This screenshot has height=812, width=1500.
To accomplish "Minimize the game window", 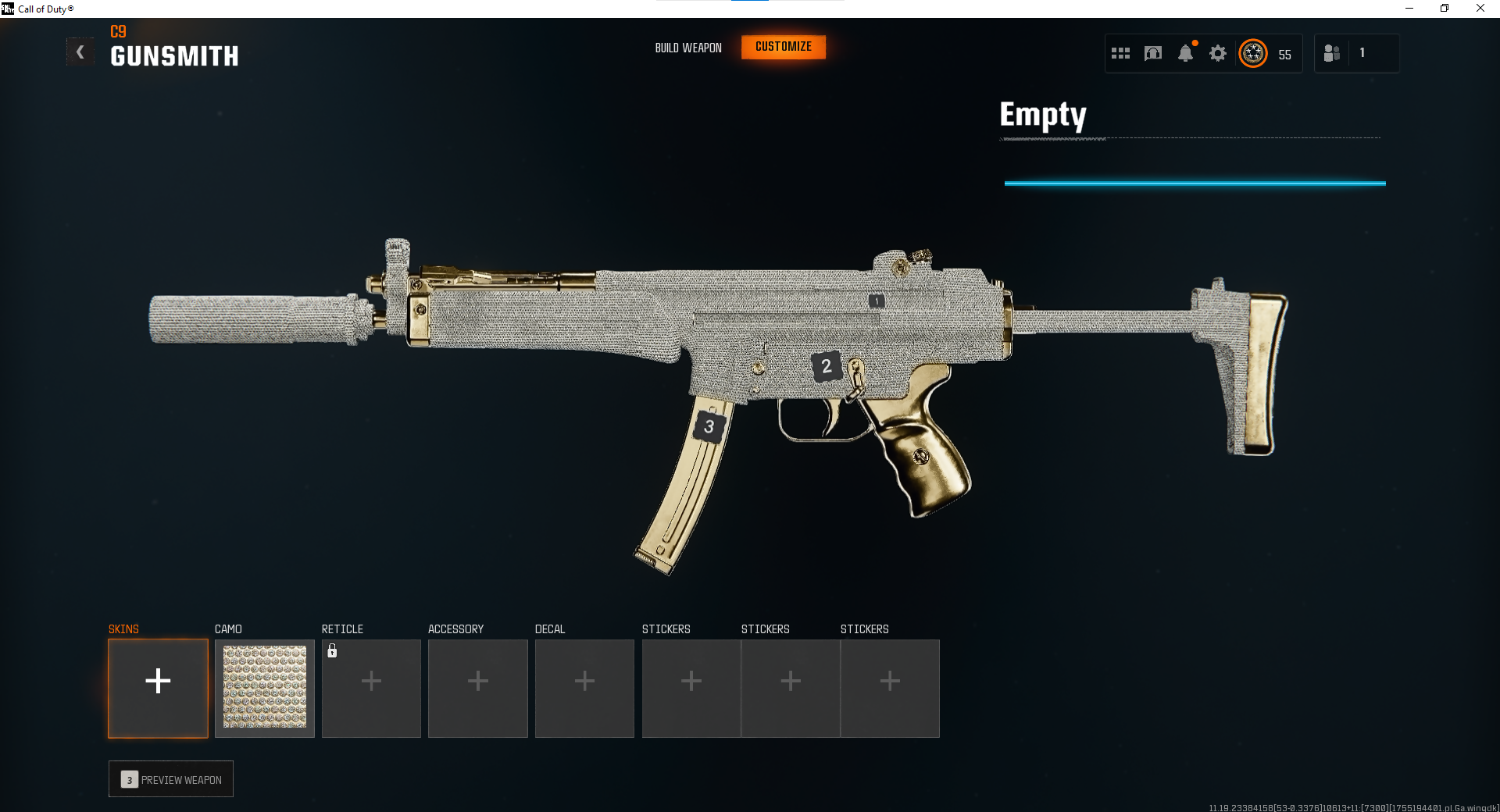I will pyautogui.click(x=1409, y=9).
